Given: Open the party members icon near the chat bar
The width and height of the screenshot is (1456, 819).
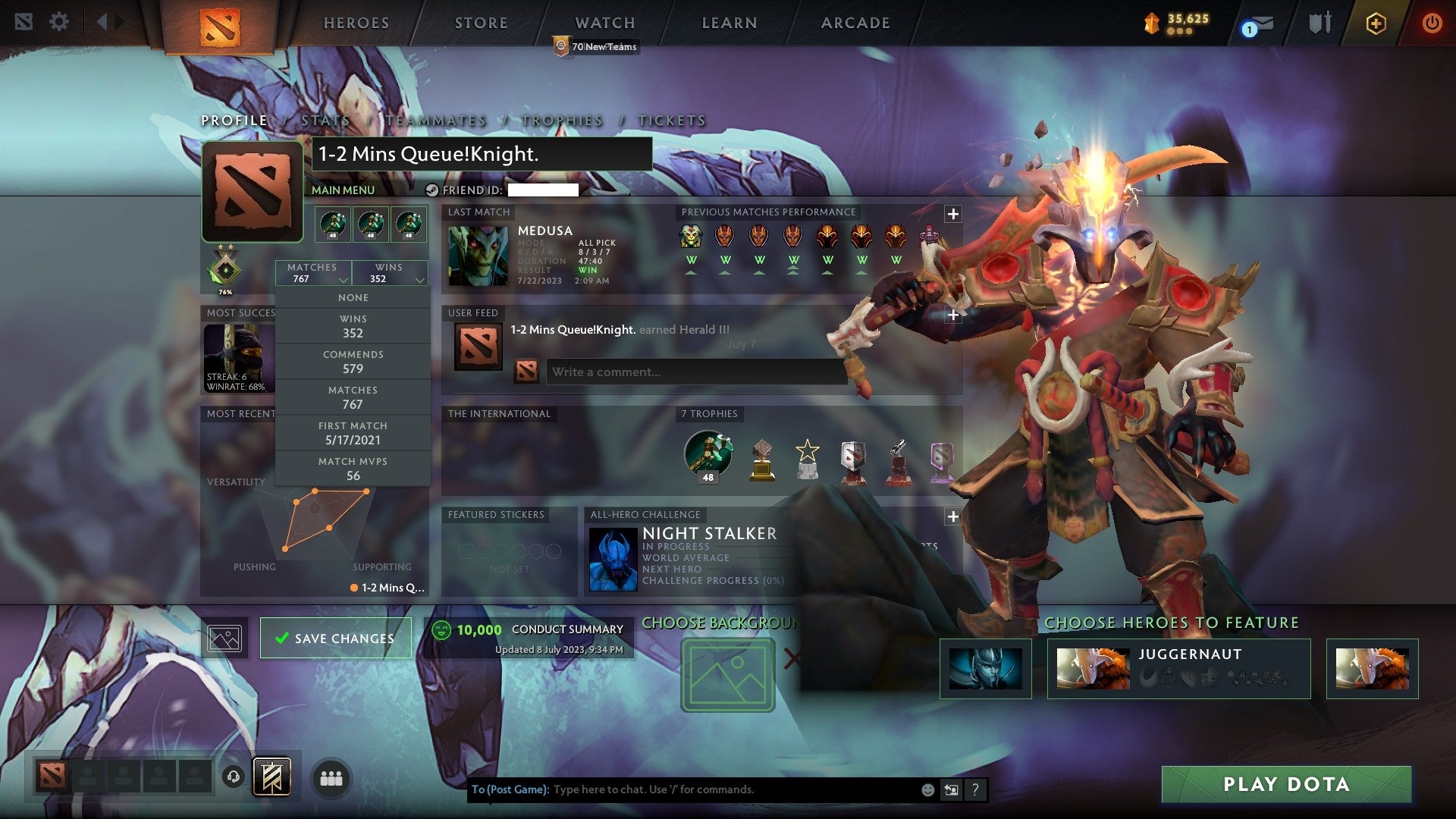Looking at the screenshot, I should point(331,777).
